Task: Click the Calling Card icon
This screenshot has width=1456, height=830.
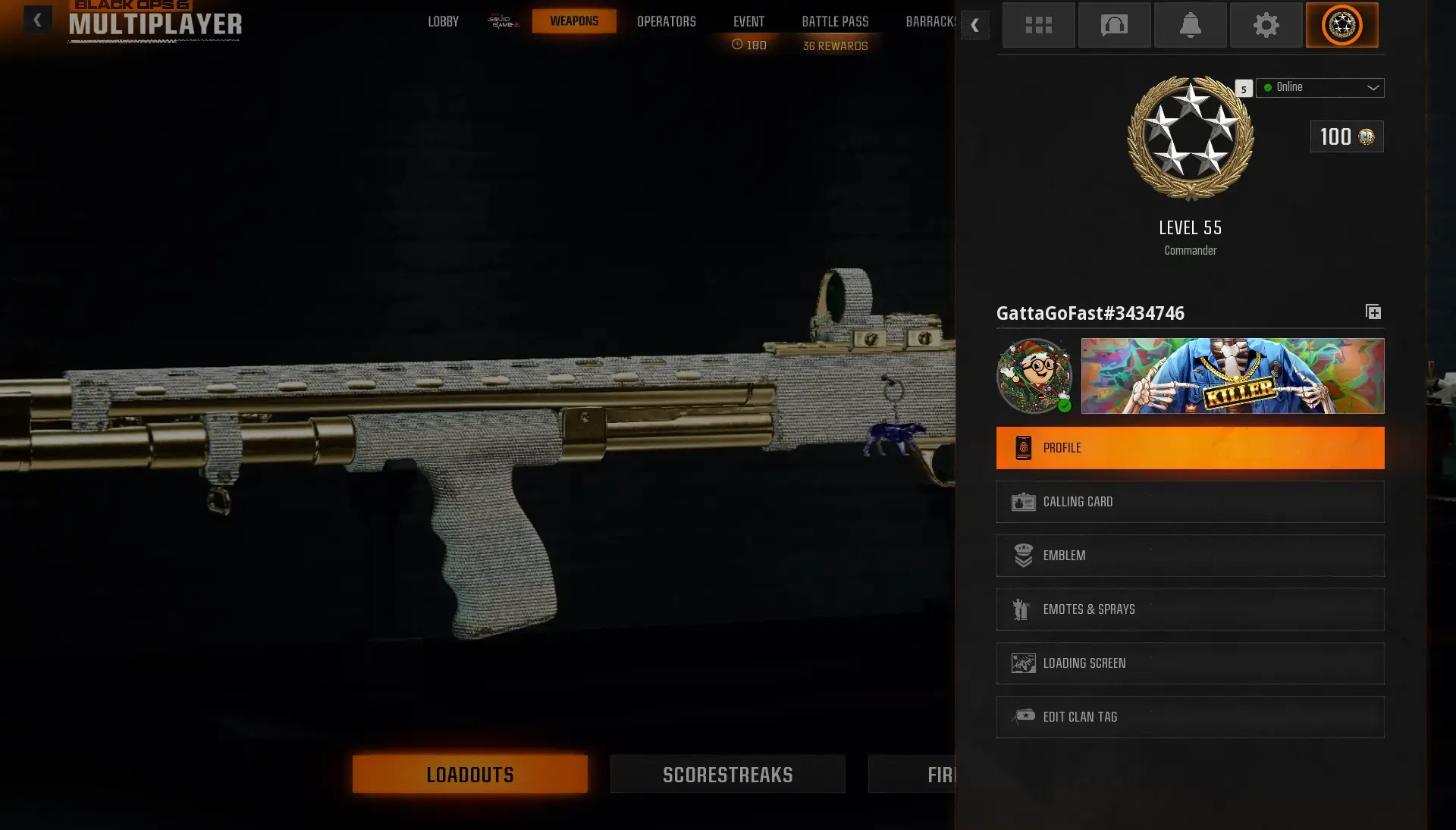Action: (1024, 501)
